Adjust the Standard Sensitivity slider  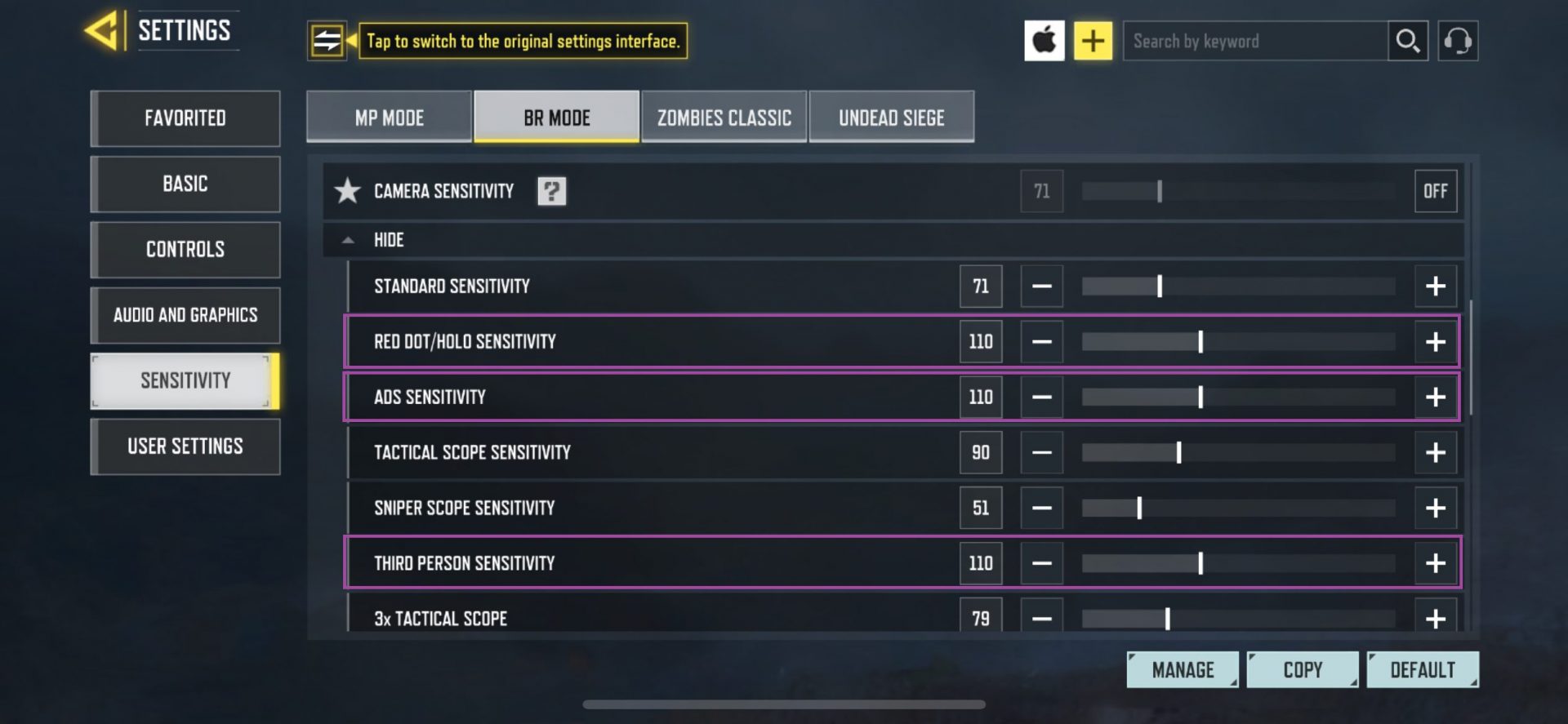coord(1160,286)
